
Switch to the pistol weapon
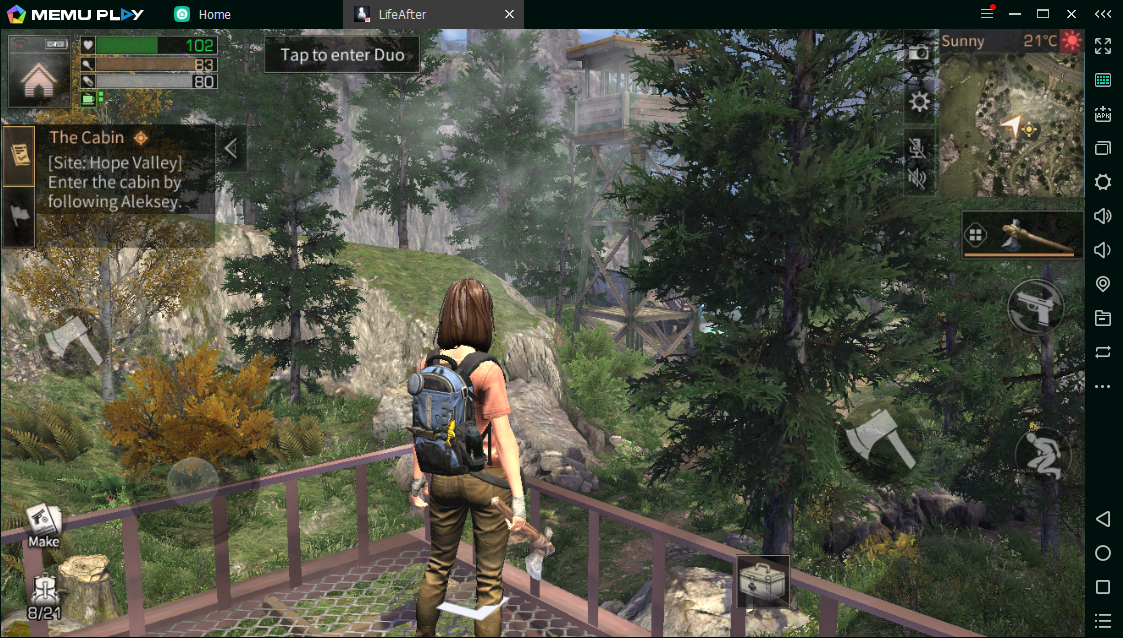tap(1035, 308)
